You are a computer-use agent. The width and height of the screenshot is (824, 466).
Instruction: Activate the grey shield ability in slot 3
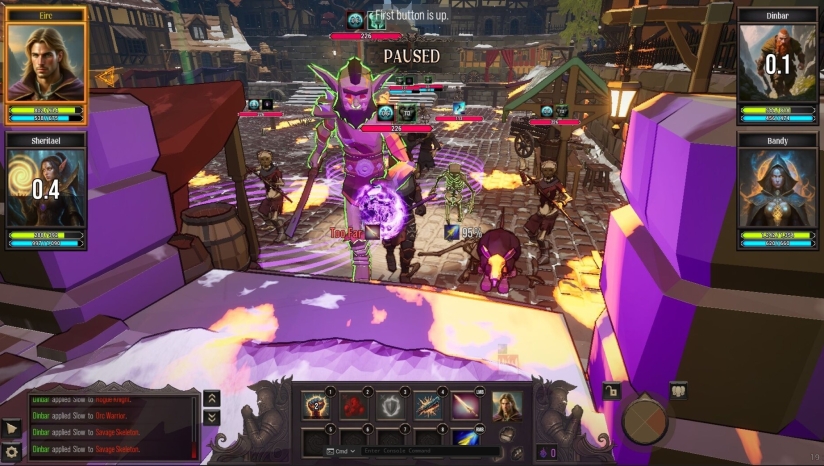coord(391,405)
